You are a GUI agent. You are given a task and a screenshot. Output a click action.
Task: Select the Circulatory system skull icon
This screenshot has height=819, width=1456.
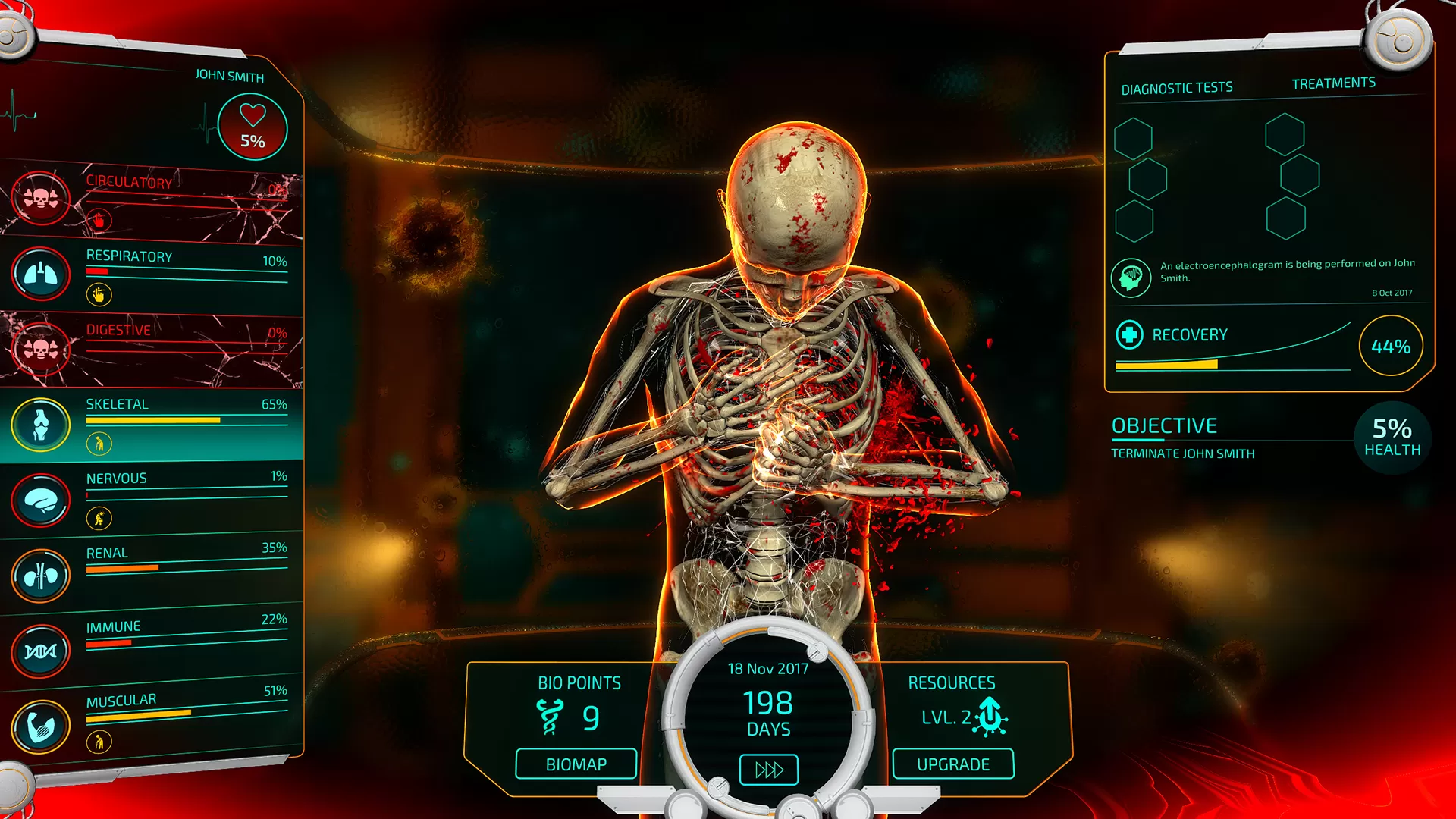[40, 199]
